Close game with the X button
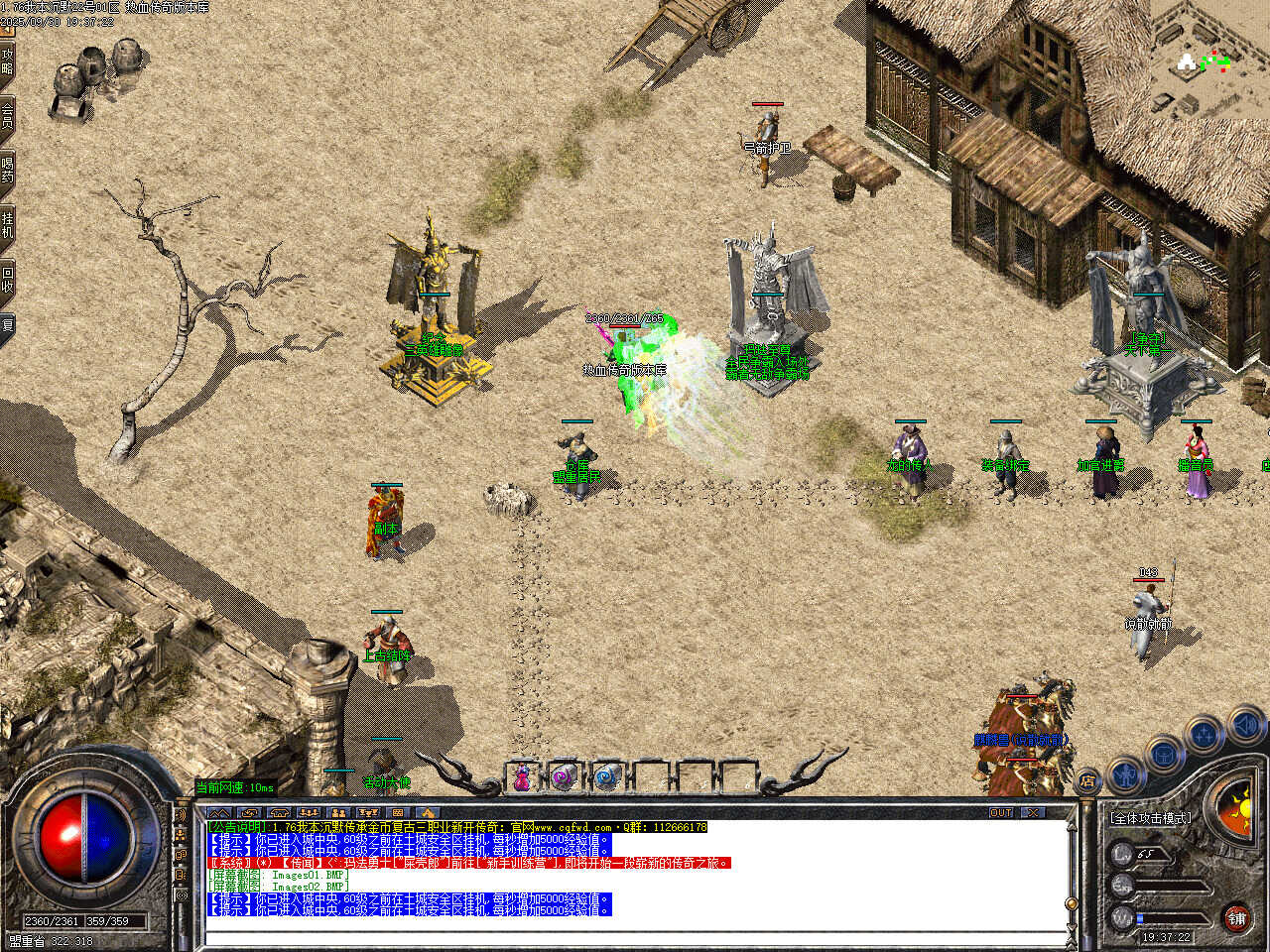1270x952 pixels. (1034, 813)
